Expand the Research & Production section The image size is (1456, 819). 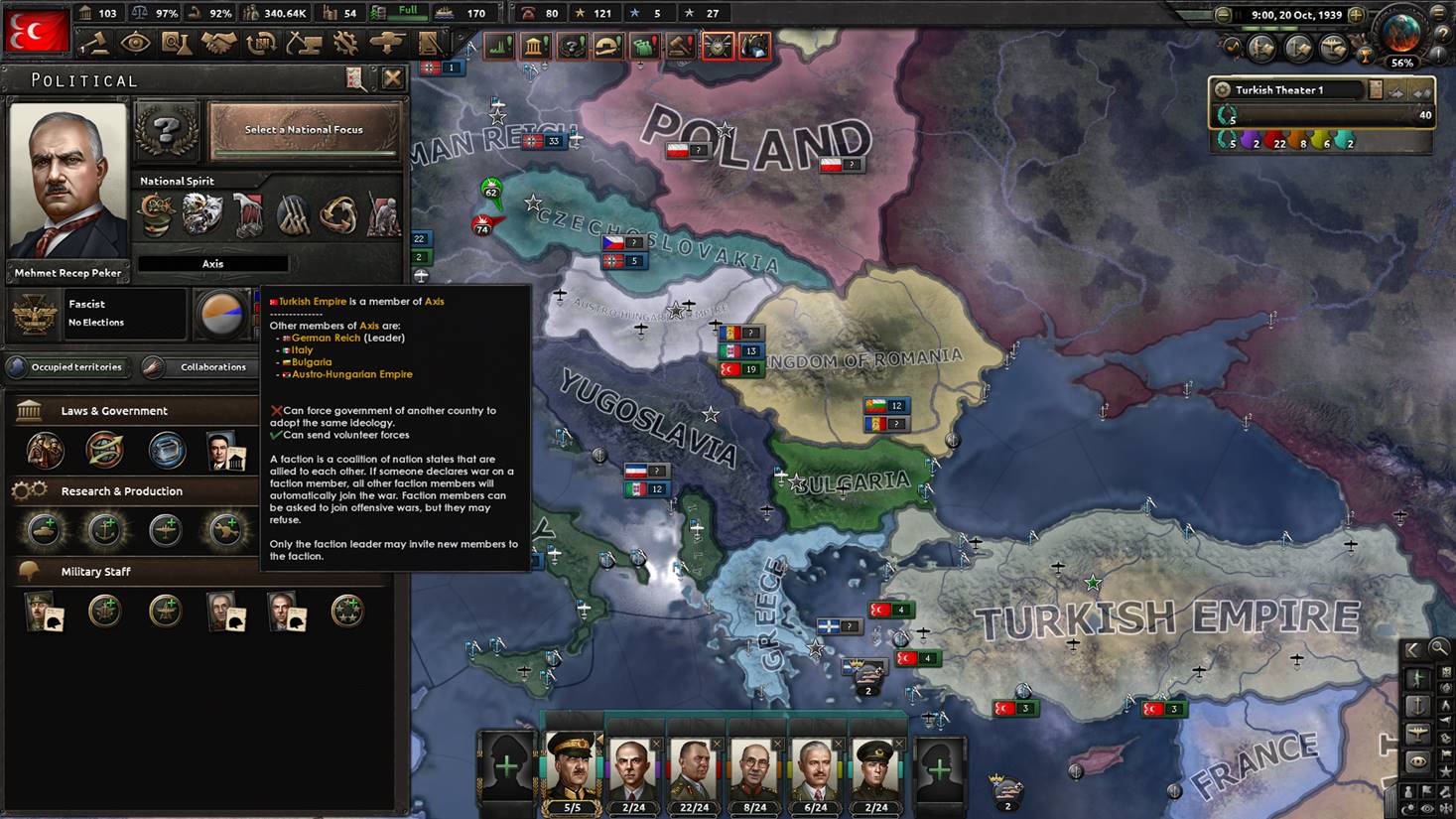[122, 490]
